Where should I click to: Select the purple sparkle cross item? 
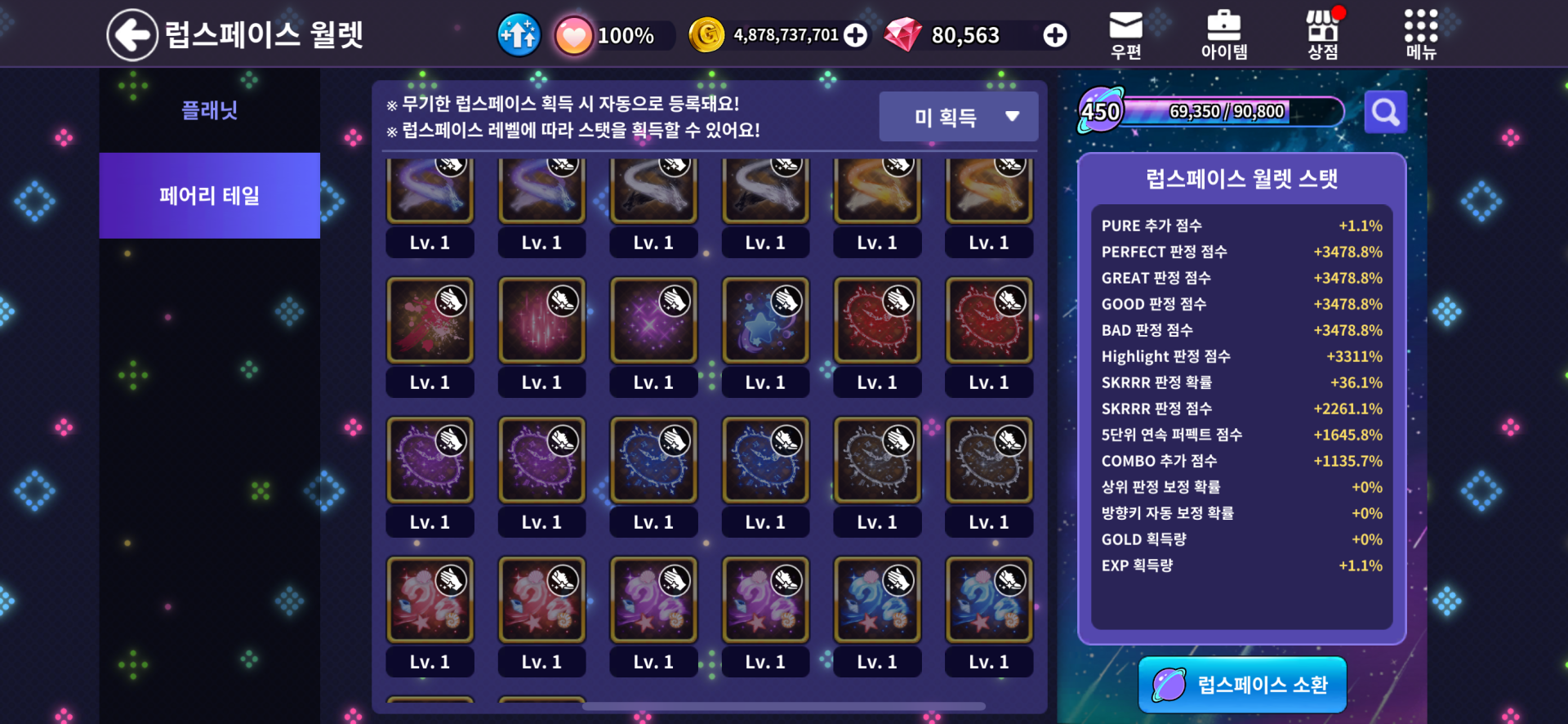[653, 321]
